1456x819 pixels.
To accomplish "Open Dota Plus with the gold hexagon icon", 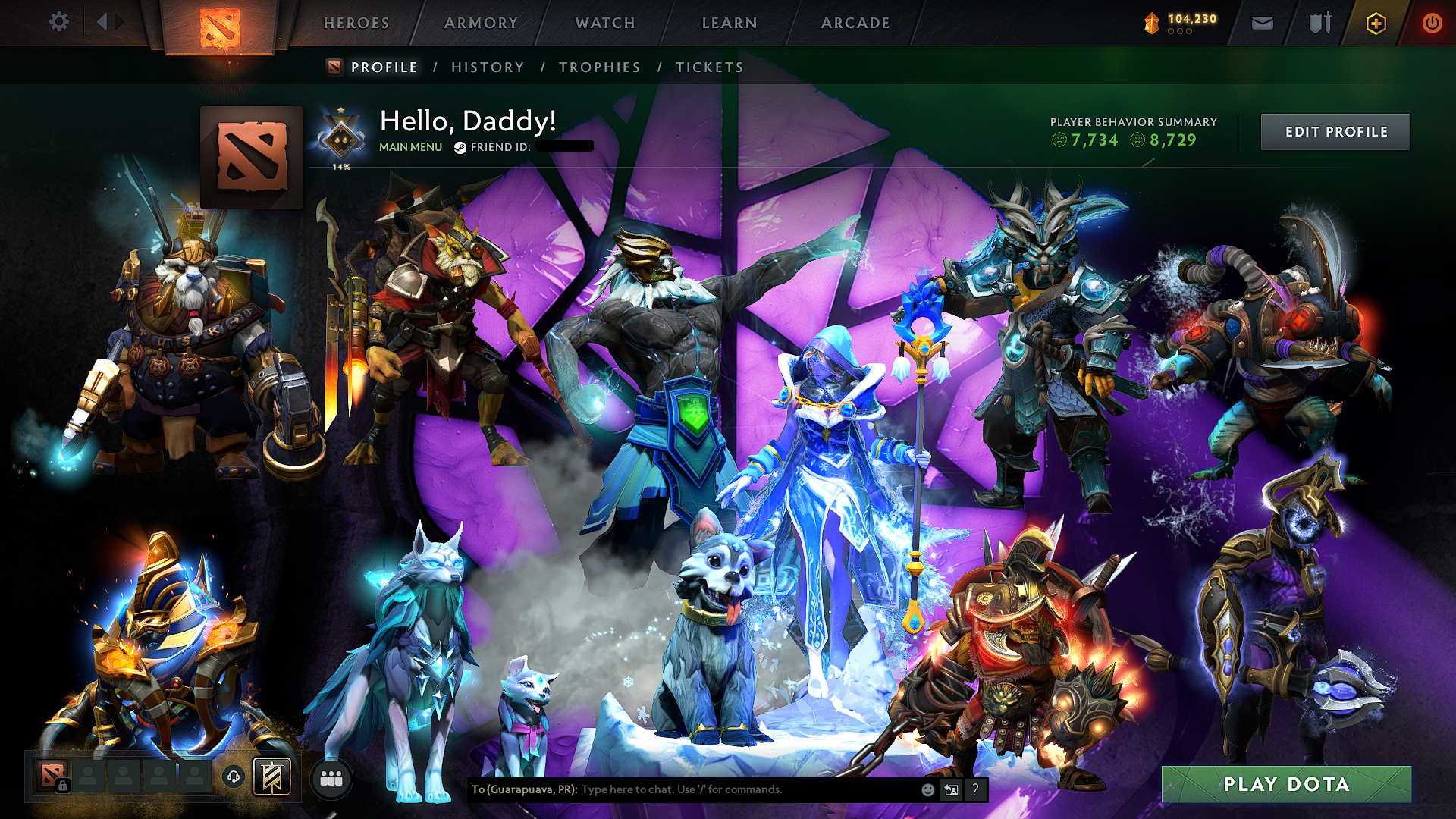I will point(1377,22).
